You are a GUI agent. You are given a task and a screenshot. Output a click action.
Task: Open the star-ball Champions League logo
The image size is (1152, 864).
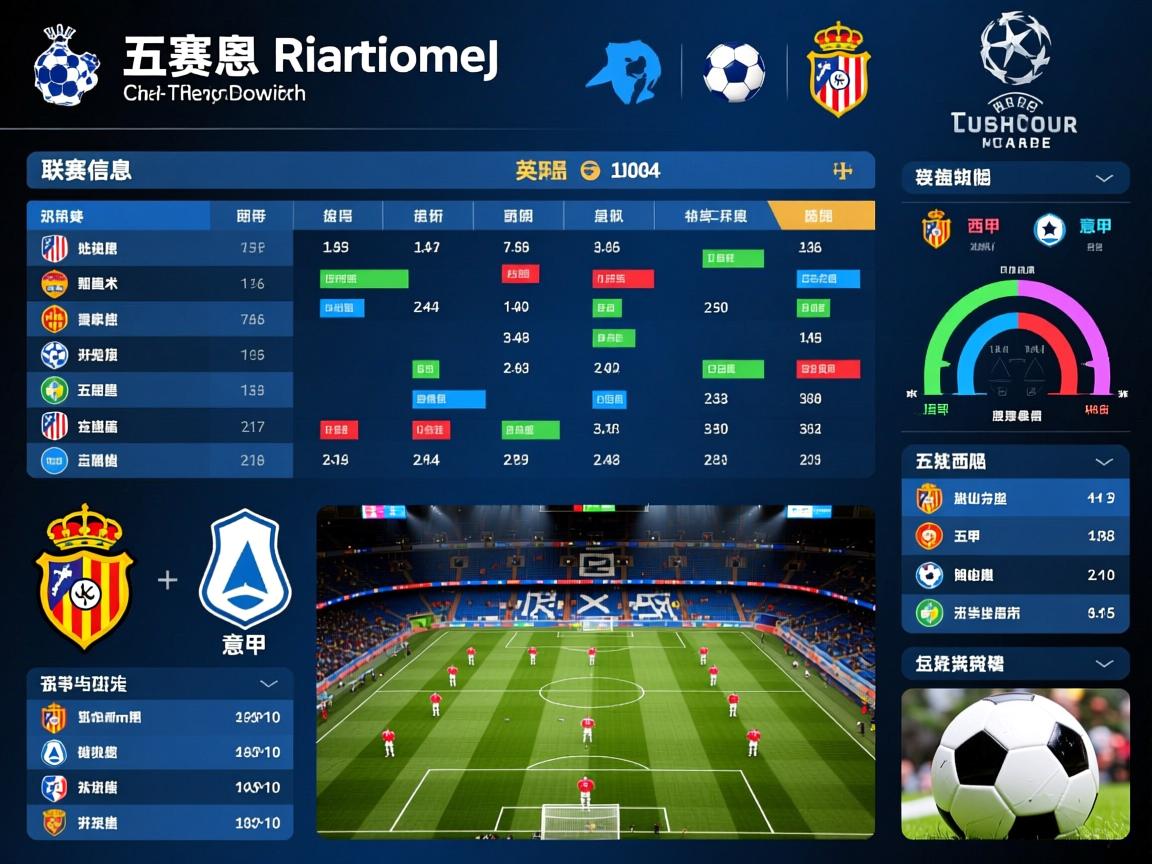1015,48
